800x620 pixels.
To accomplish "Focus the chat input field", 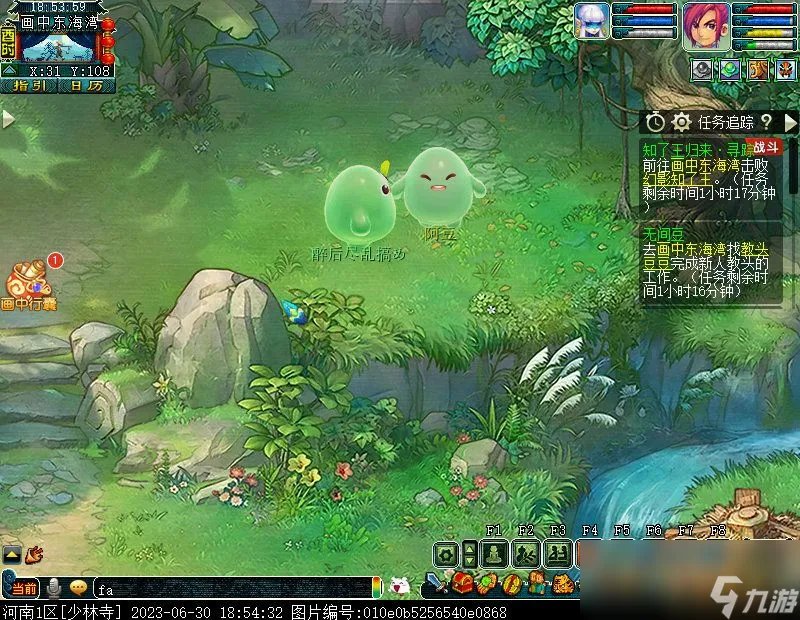I will (x=230, y=589).
